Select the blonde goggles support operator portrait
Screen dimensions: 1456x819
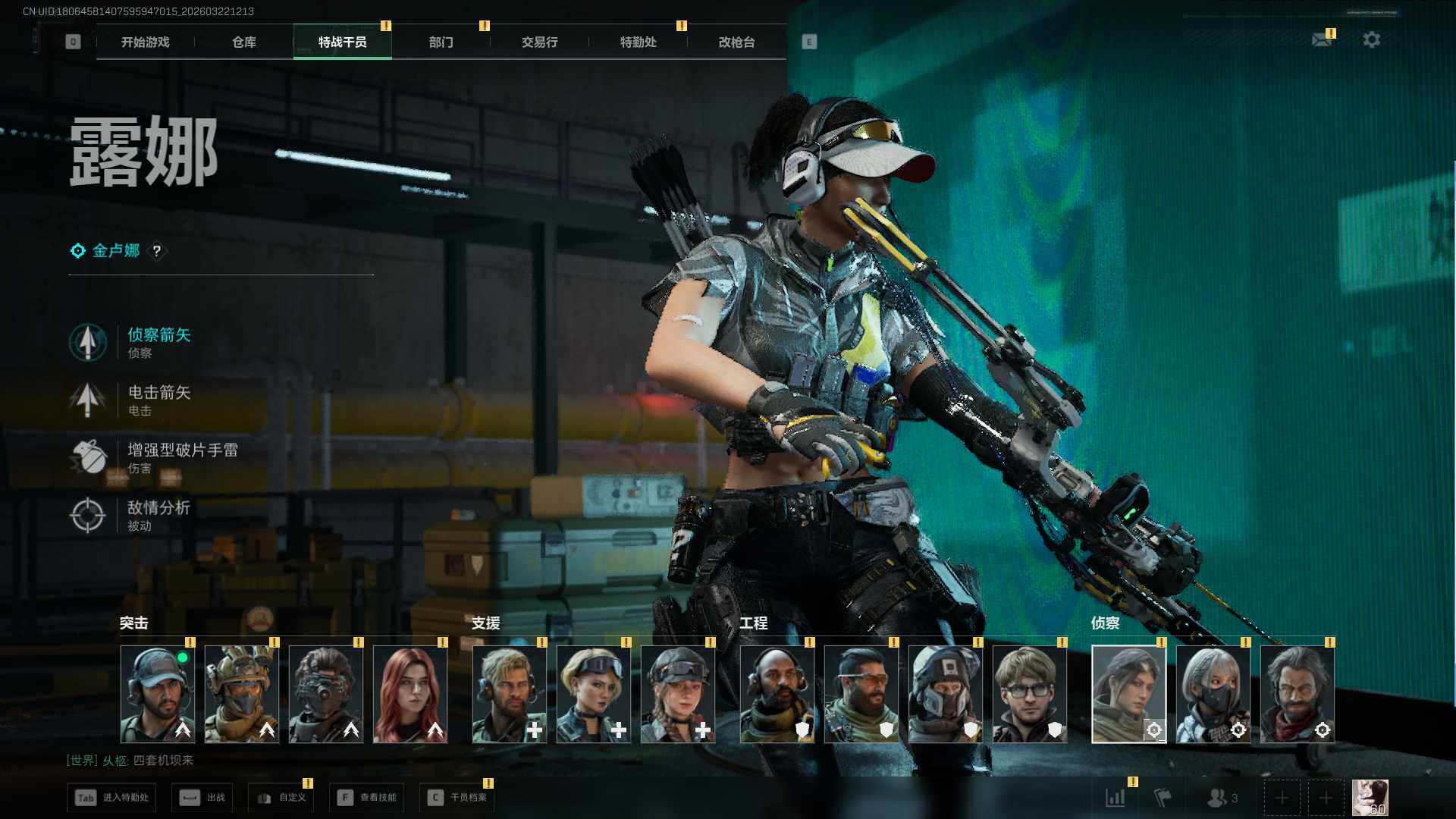coord(593,694)
